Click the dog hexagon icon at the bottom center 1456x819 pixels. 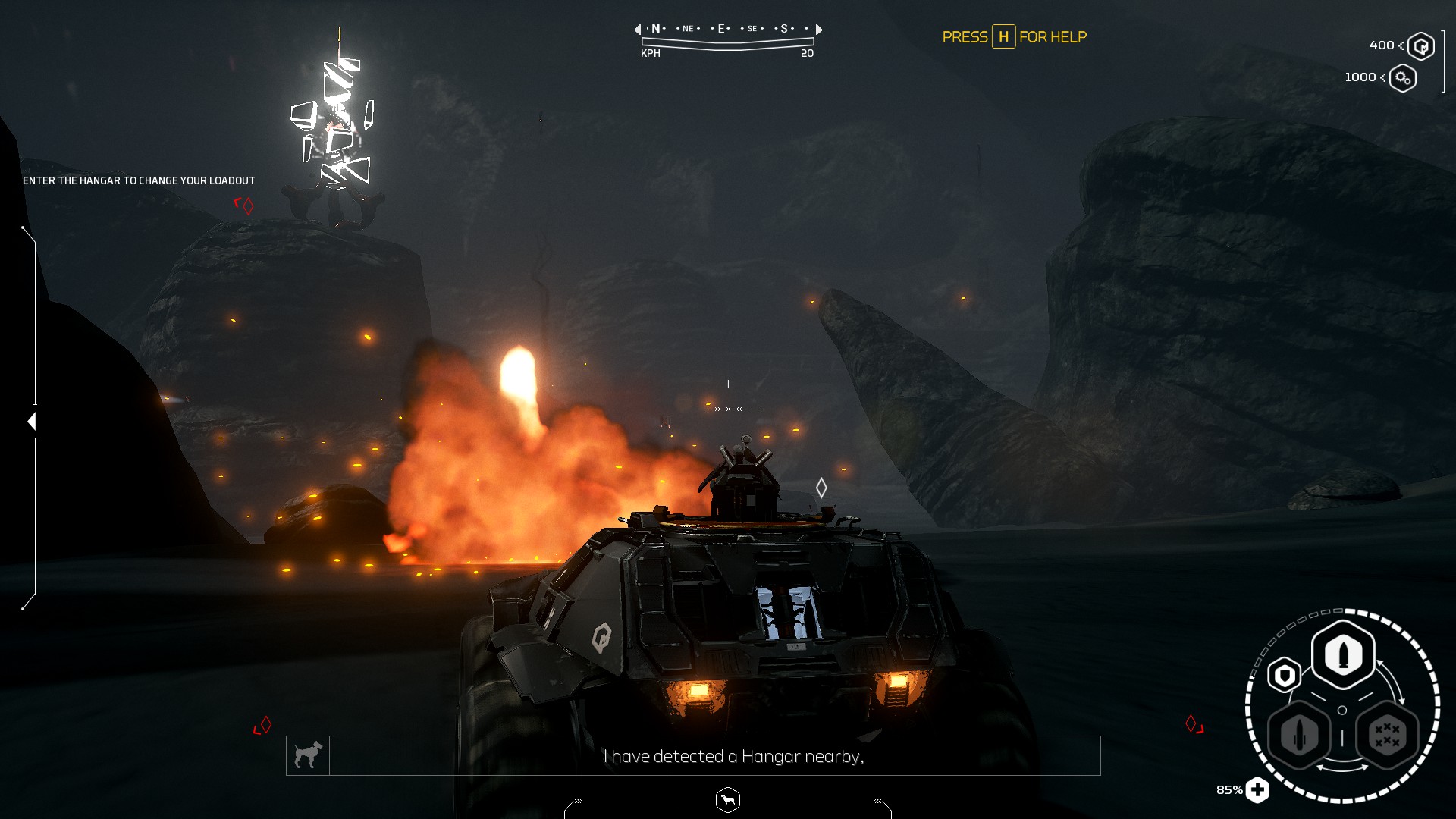point(727,801)
